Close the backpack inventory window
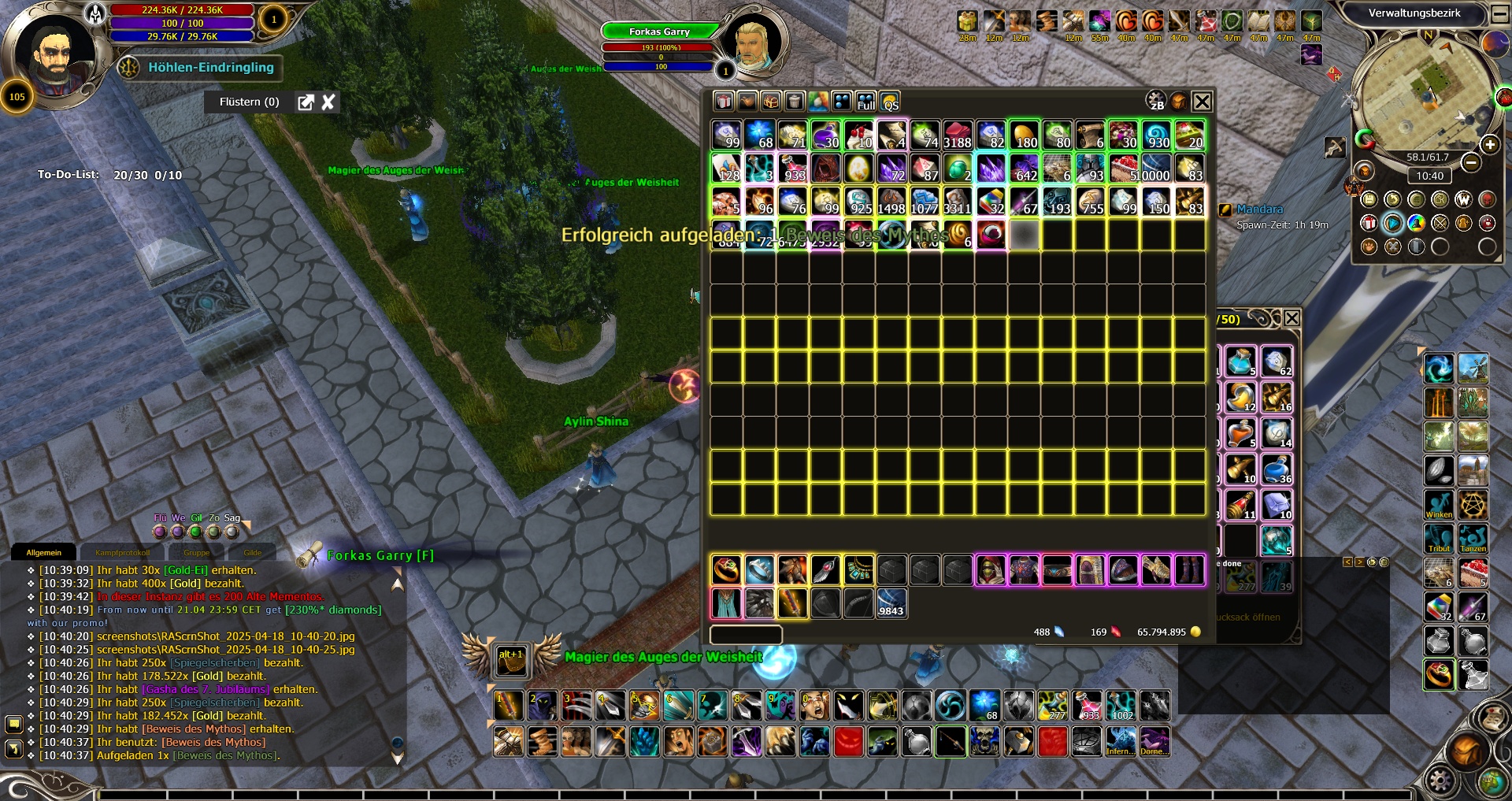Screen dimensions: 1512x801 [1202, 102]
